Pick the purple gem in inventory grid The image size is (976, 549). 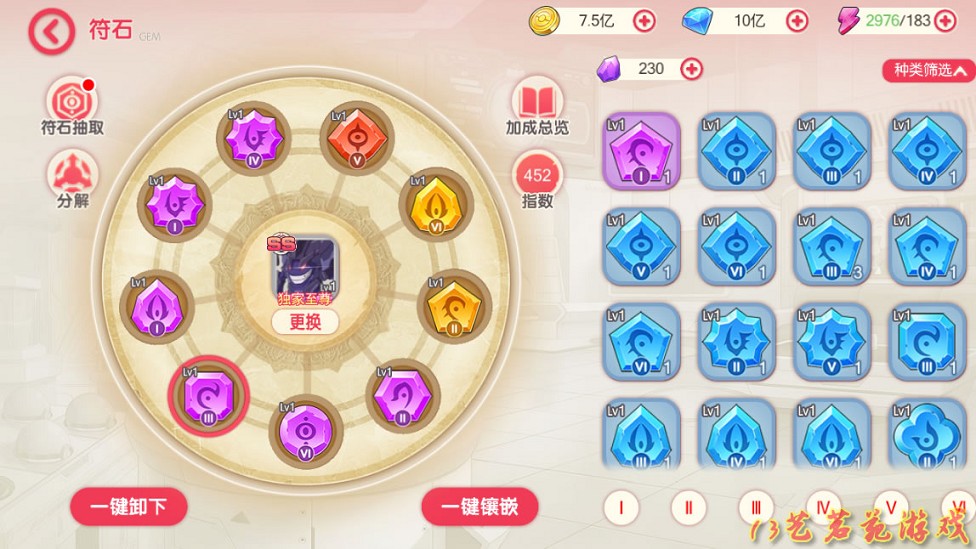[641, 151]
